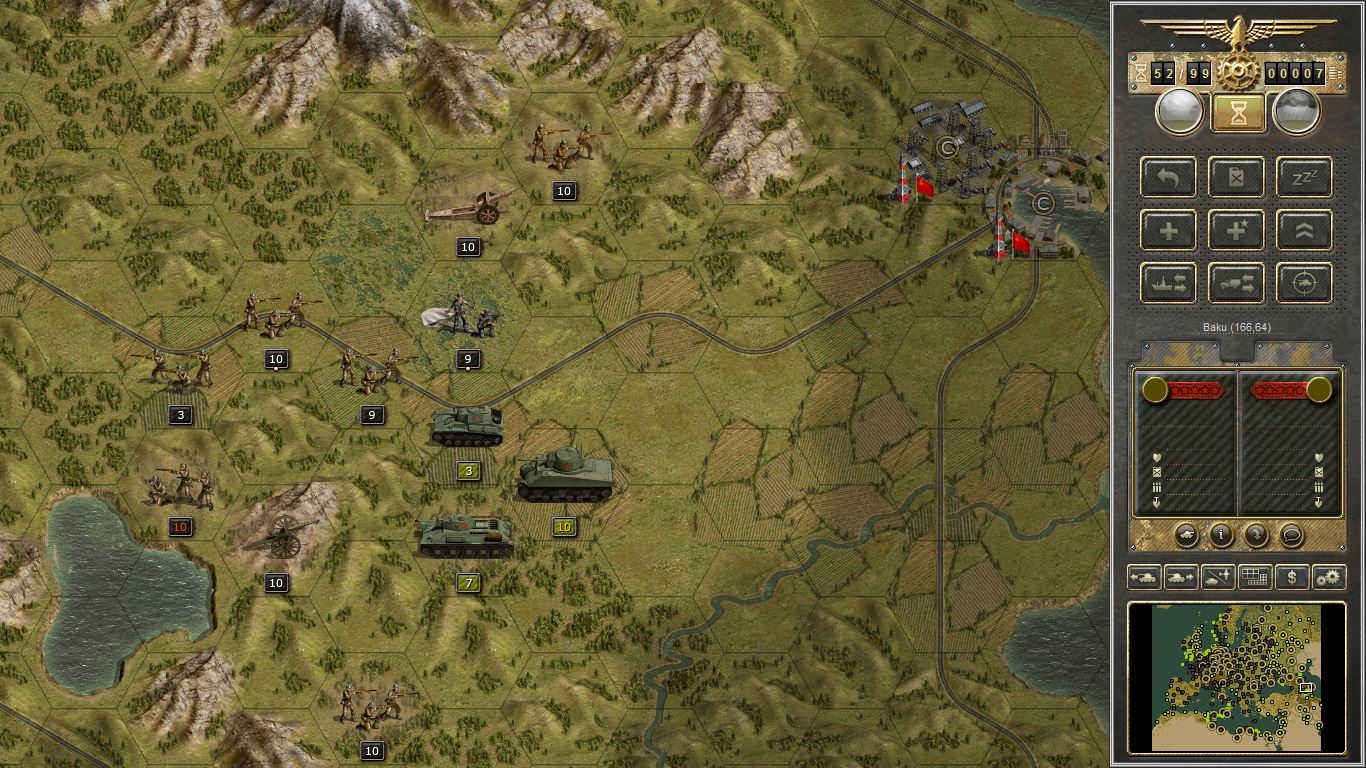The height and width of the screenshot is (768, 1366).
Task: Expand unit info with the i button
Action: click(1221, 536)
